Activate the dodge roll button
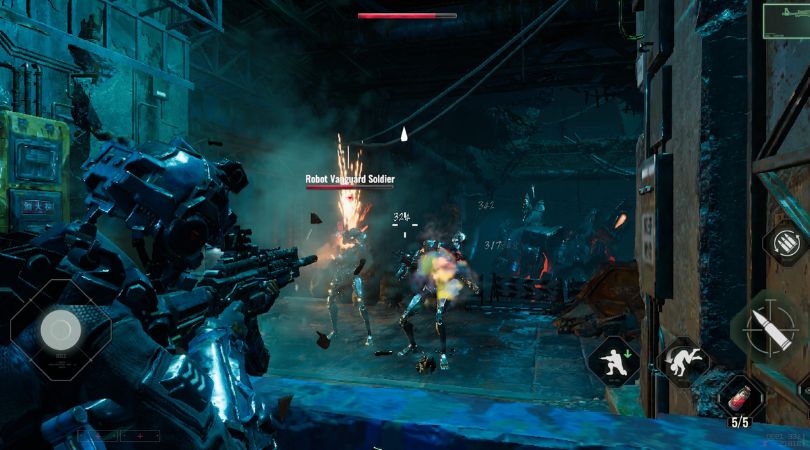 684,361
